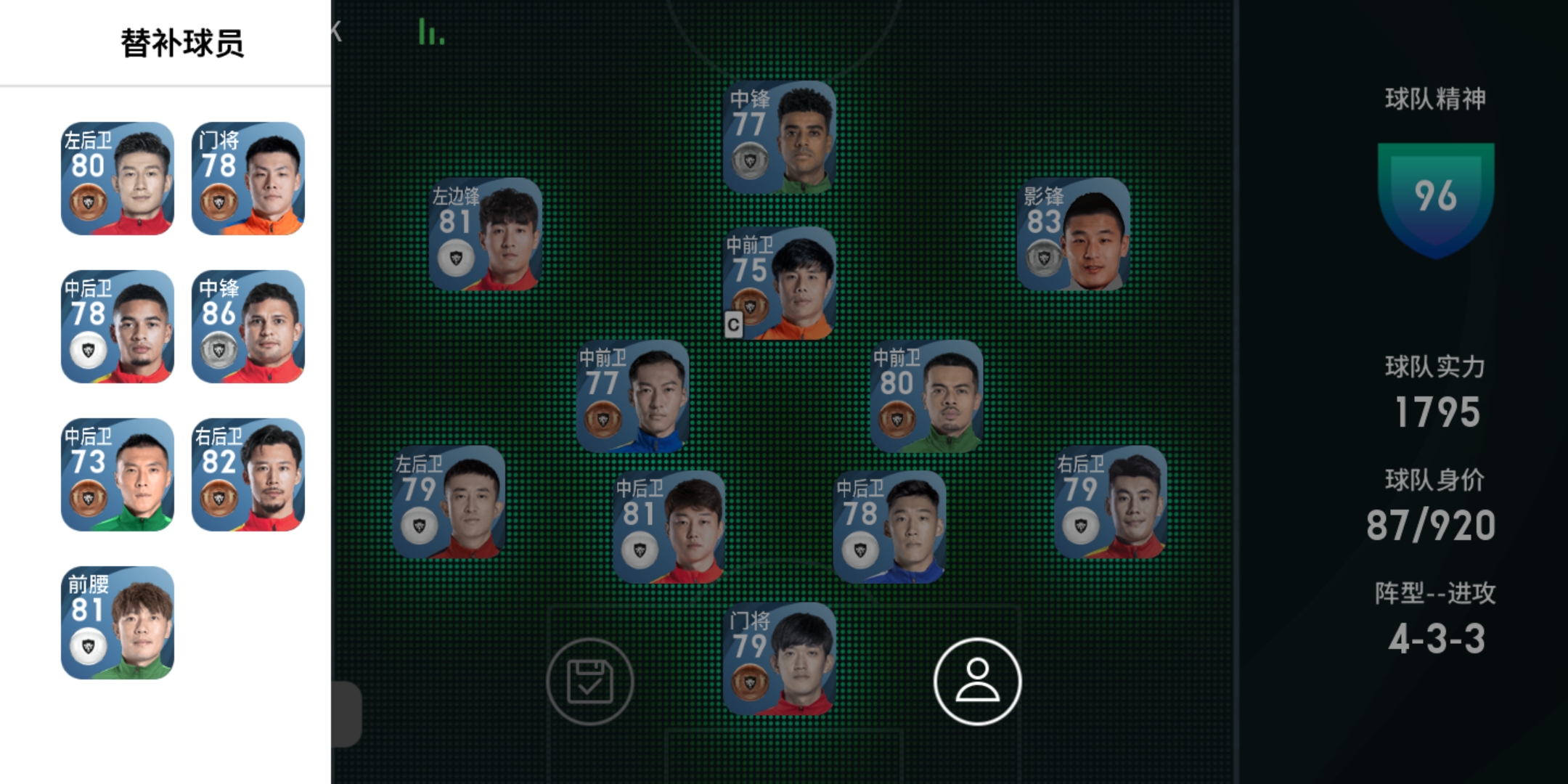Pick the central midfielder rated 80
Screen dimensions: 1568x784
(x=927, y=396)
